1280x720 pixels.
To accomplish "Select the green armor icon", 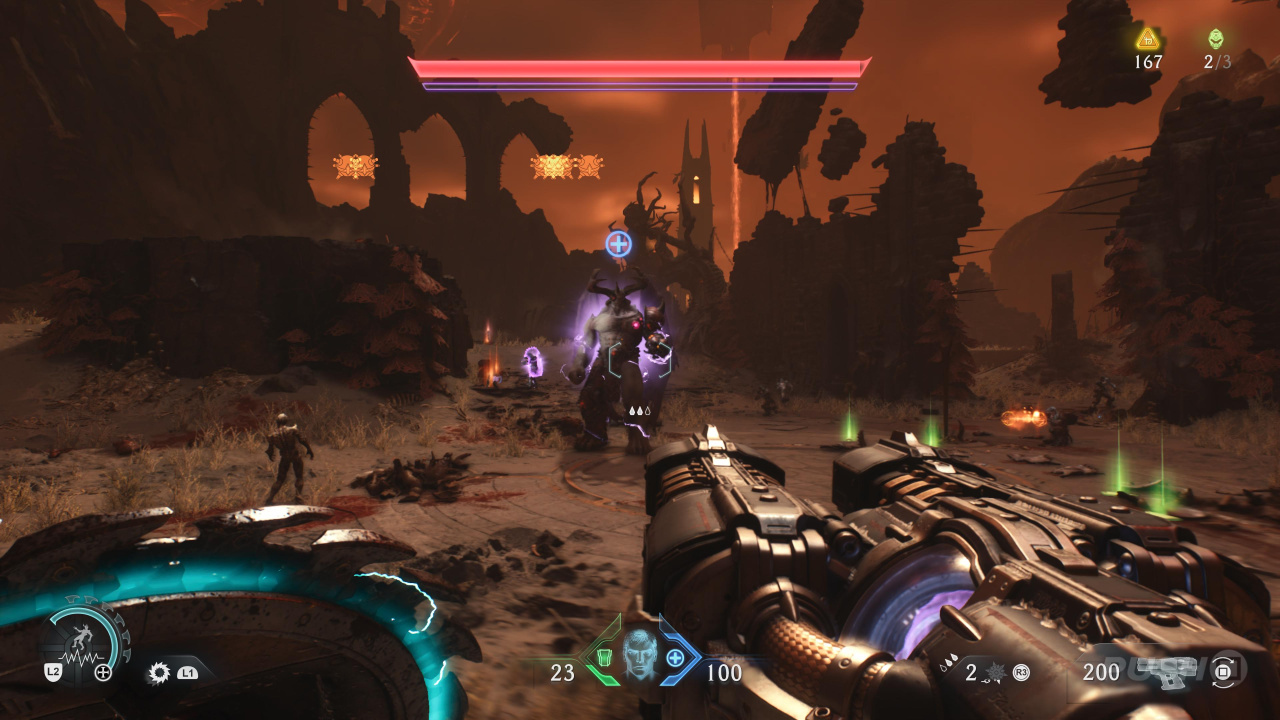I will [604, 657].
